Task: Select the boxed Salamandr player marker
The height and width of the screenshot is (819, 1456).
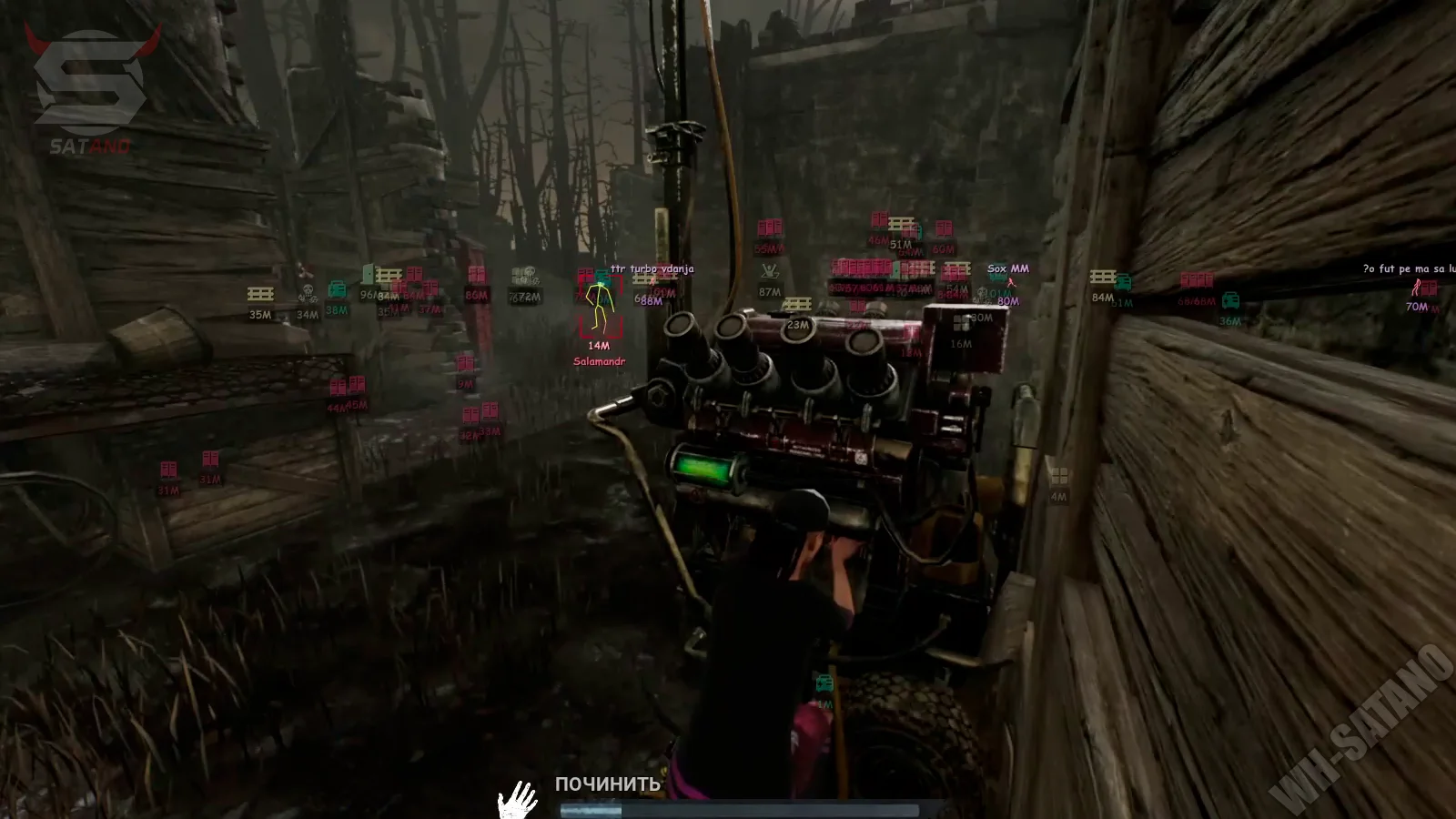Action: [x=599, y=307]
